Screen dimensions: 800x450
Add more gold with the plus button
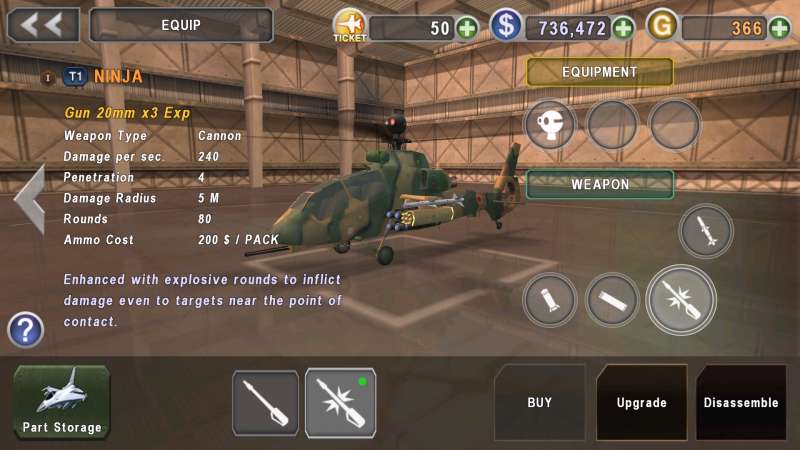(x=780, y=28)
